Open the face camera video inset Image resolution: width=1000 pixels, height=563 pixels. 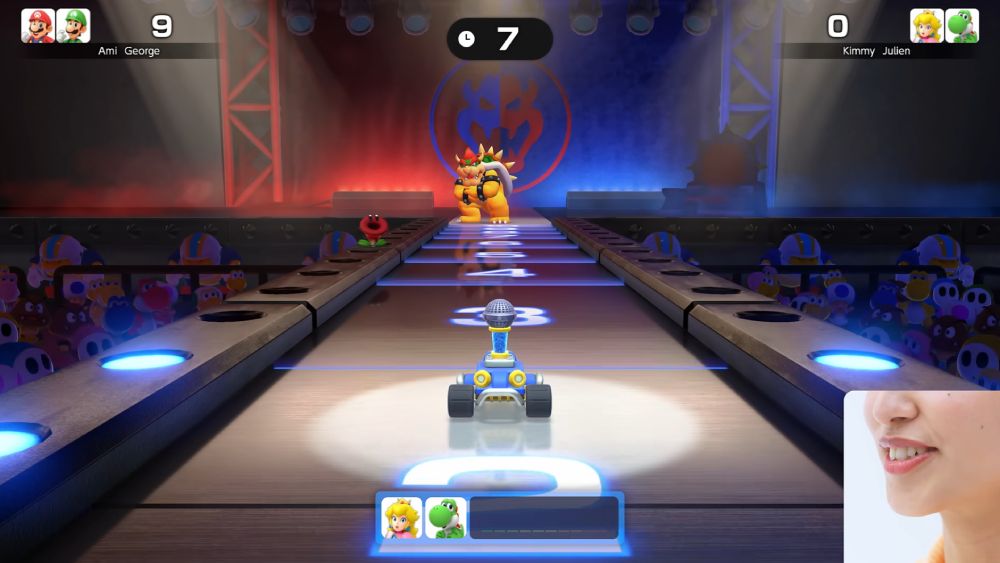click(922, 476)
